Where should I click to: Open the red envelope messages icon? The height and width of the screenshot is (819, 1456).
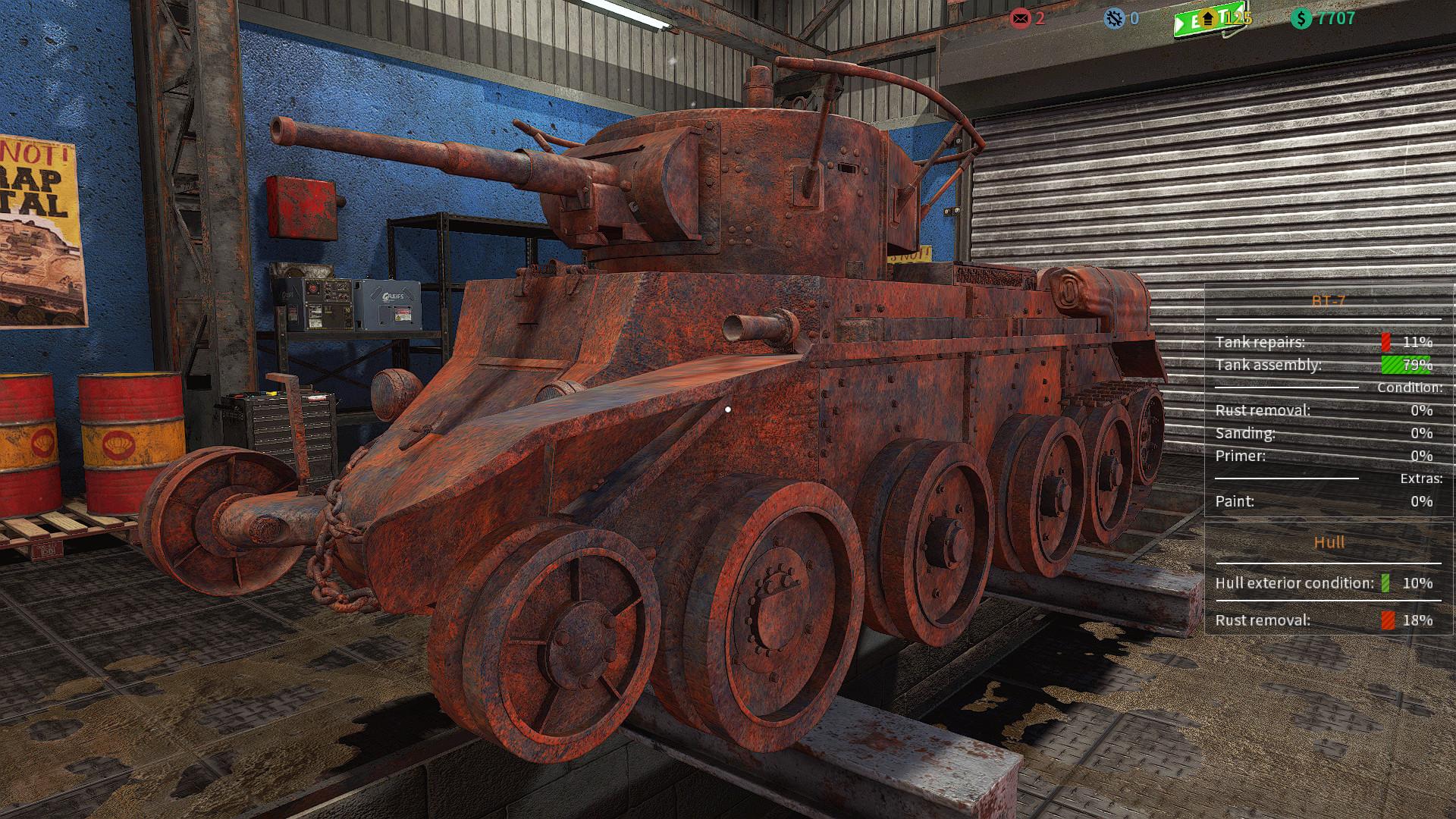click(x=1021, y=17)
